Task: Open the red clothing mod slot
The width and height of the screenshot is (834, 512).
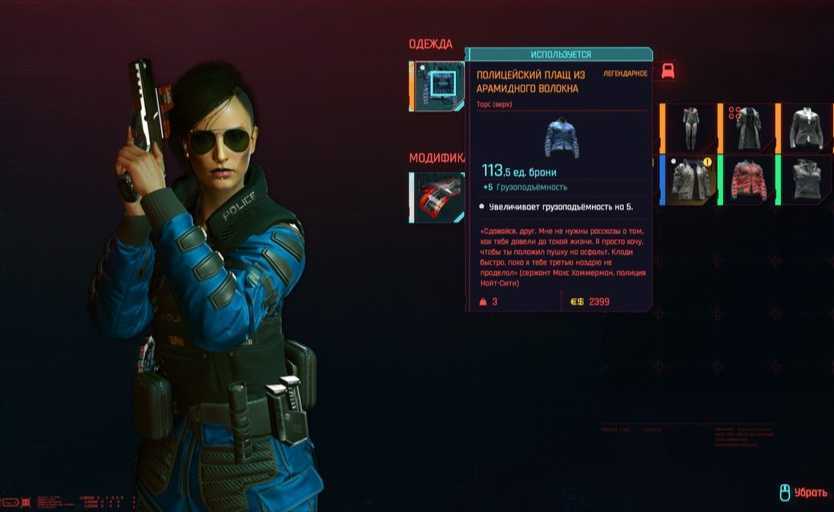Action: pyautogui.click(x=437, y=196)
